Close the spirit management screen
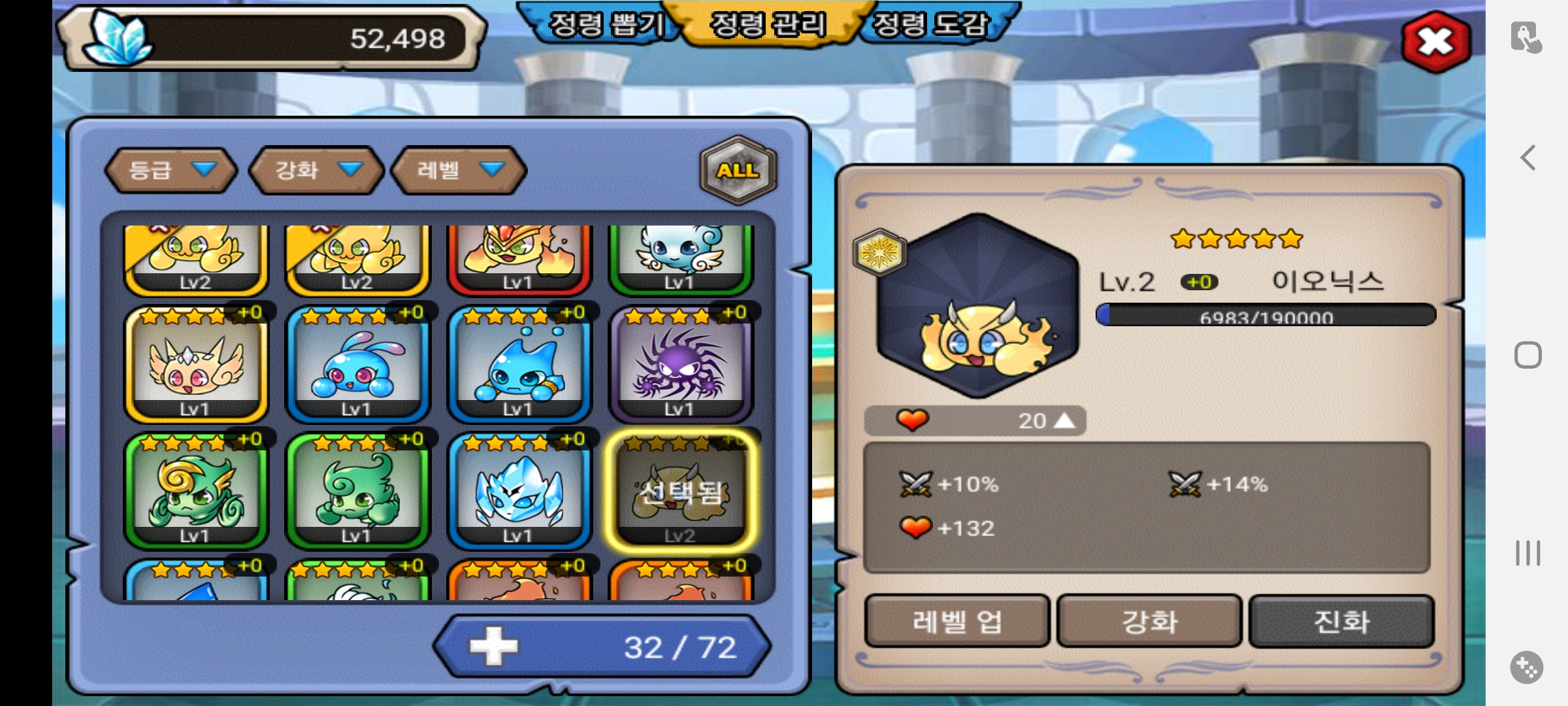Viewport: 1568px width, 706px height. (1435, 42)
